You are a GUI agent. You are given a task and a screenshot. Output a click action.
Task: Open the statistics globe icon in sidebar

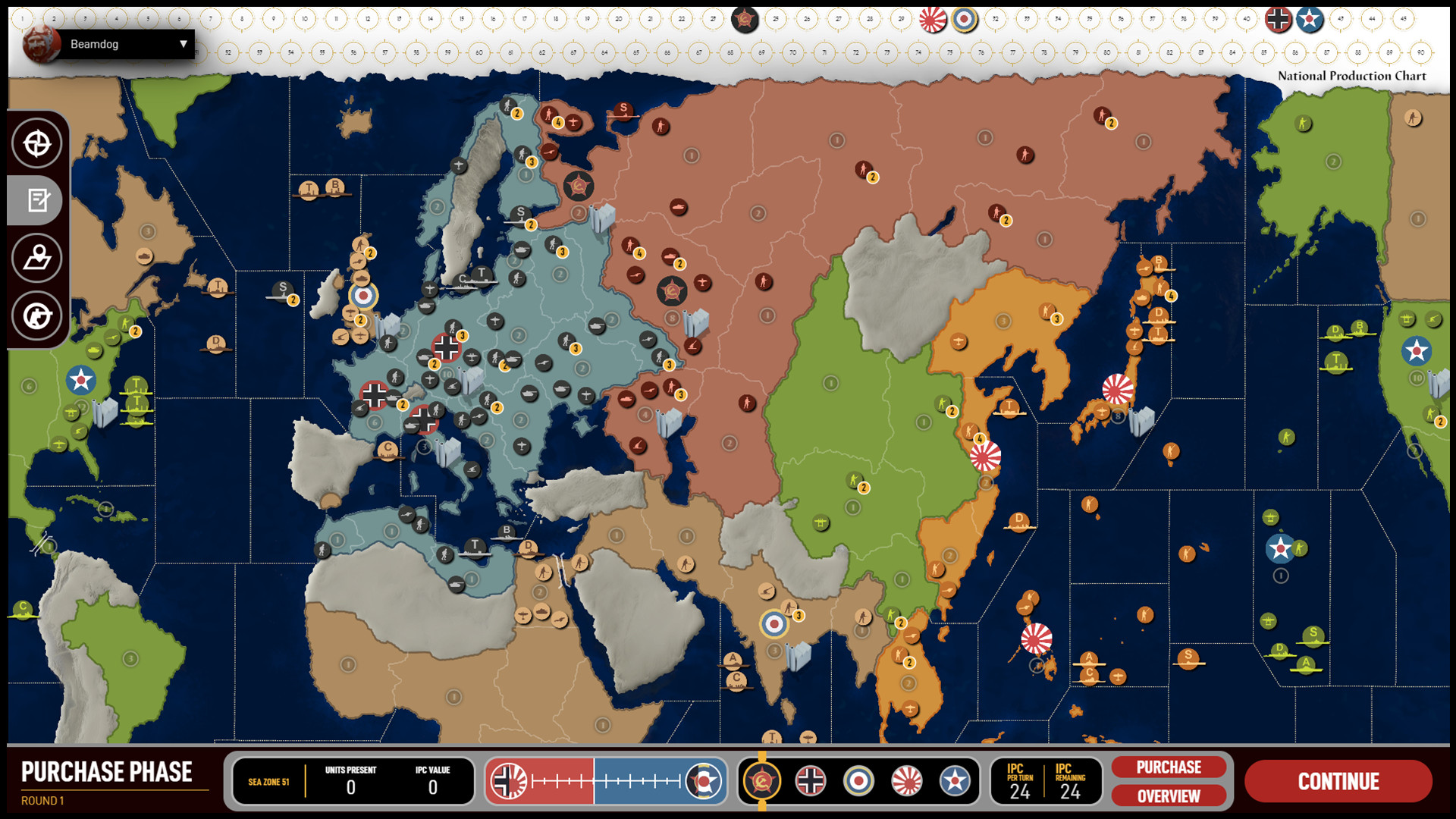(36, 316)
